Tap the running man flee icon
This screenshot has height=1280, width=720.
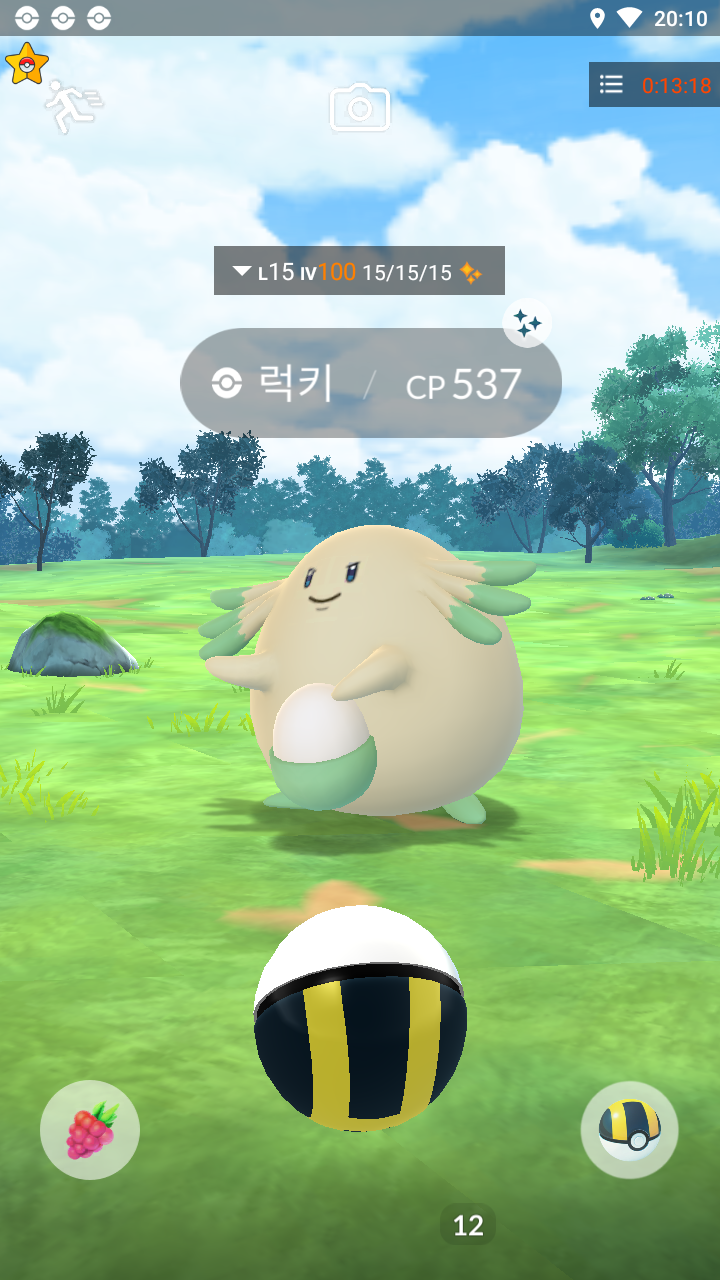[72, 107]
